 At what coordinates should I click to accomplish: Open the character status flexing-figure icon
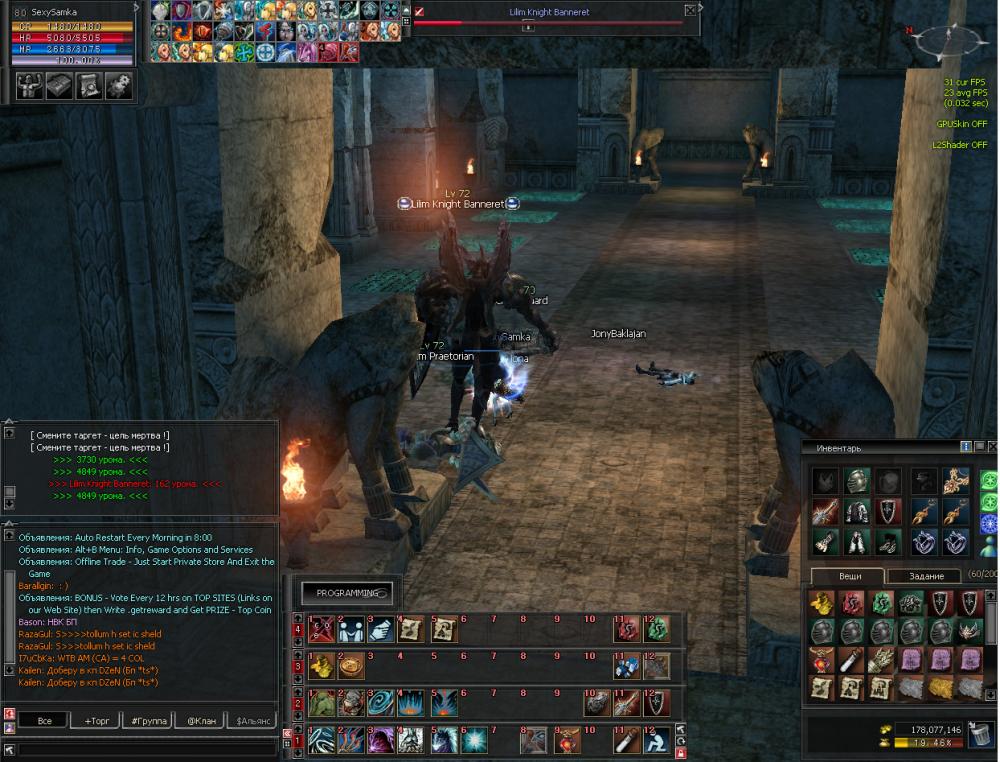click(x=30, y=86)
